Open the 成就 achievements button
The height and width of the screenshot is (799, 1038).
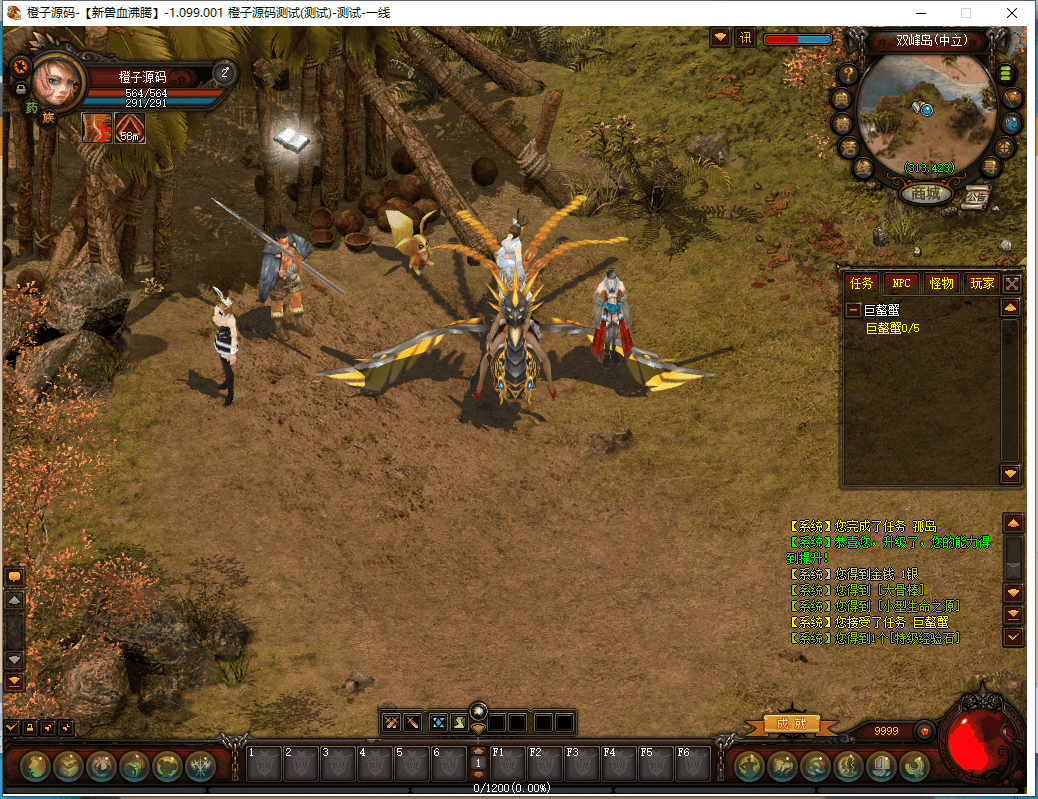coord(792,723)
